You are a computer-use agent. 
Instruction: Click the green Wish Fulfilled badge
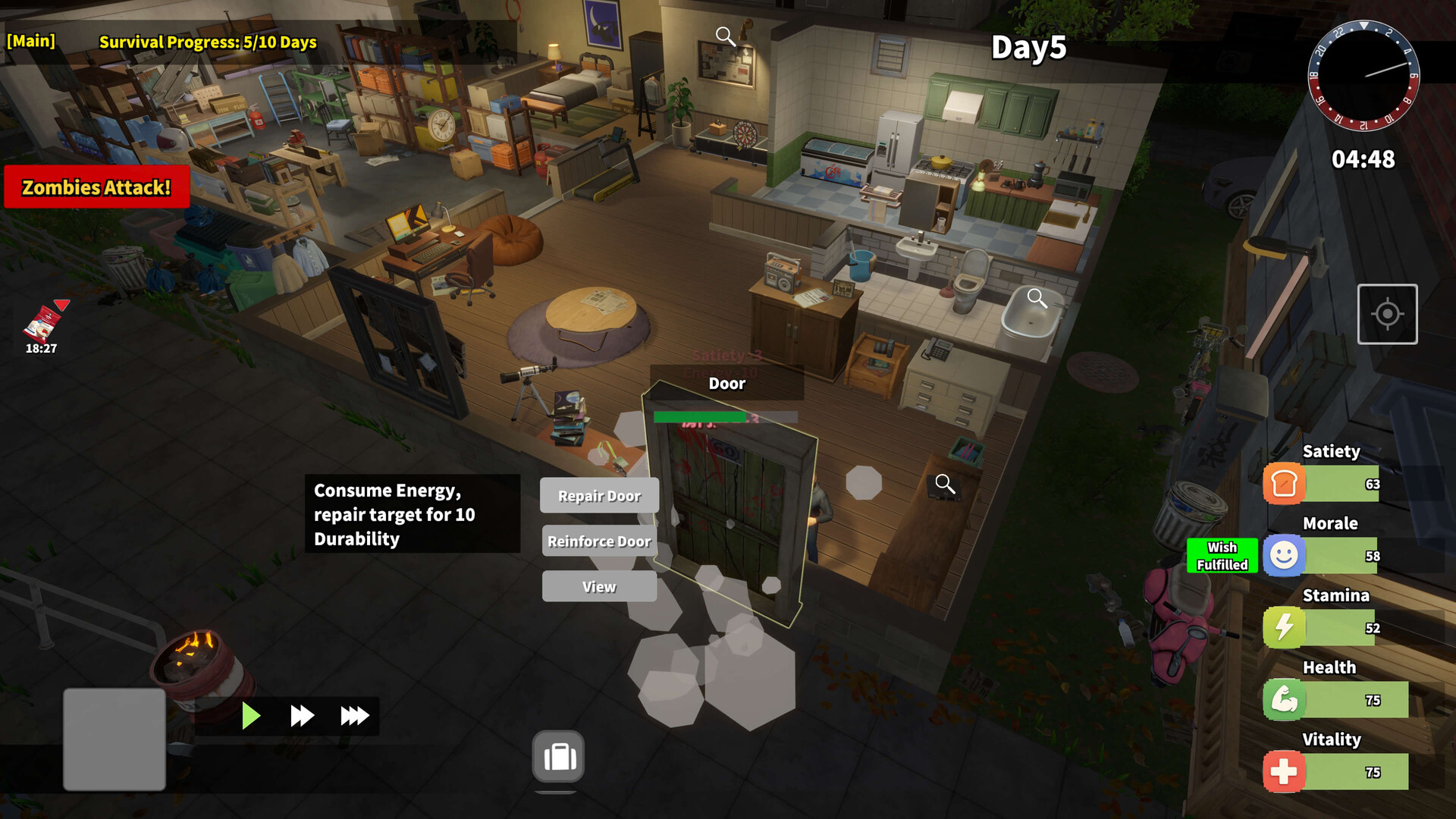point(1222,556)
